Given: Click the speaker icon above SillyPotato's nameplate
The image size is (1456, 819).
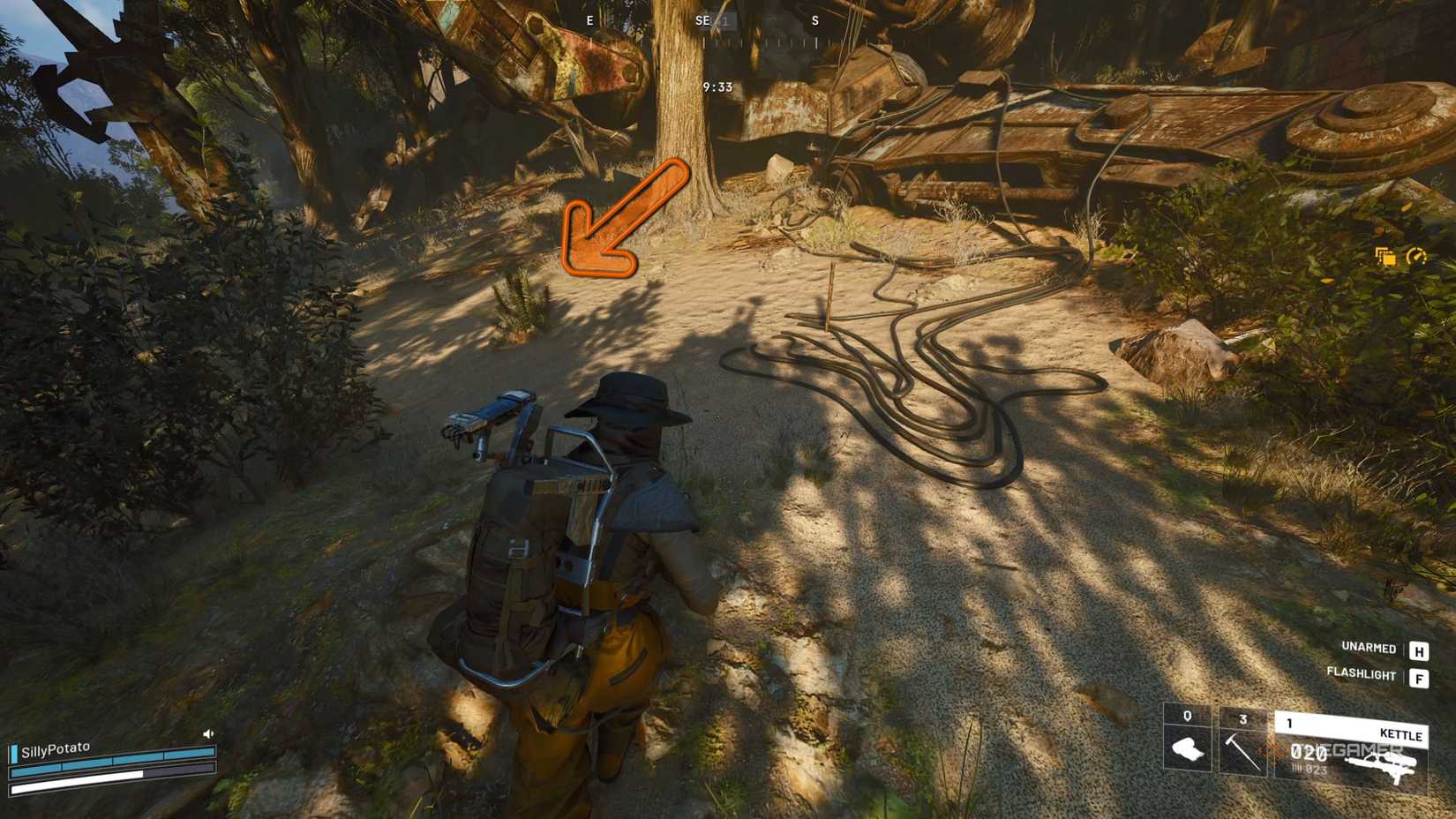Looking at the screenshot, I should tap(206, 733).
